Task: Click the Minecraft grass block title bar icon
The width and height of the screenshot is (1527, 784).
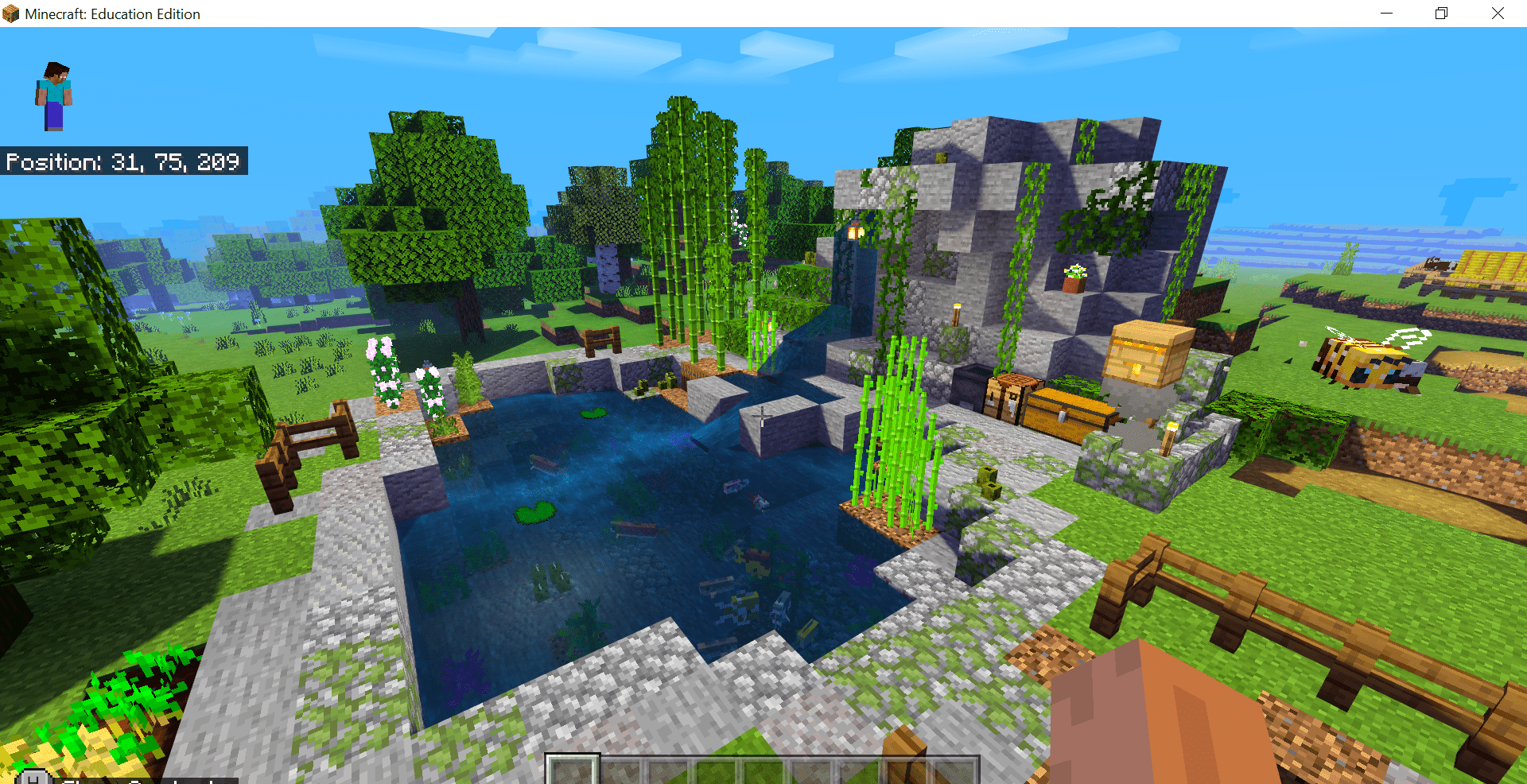Action: pyautogui.click(x=11, y=13)
